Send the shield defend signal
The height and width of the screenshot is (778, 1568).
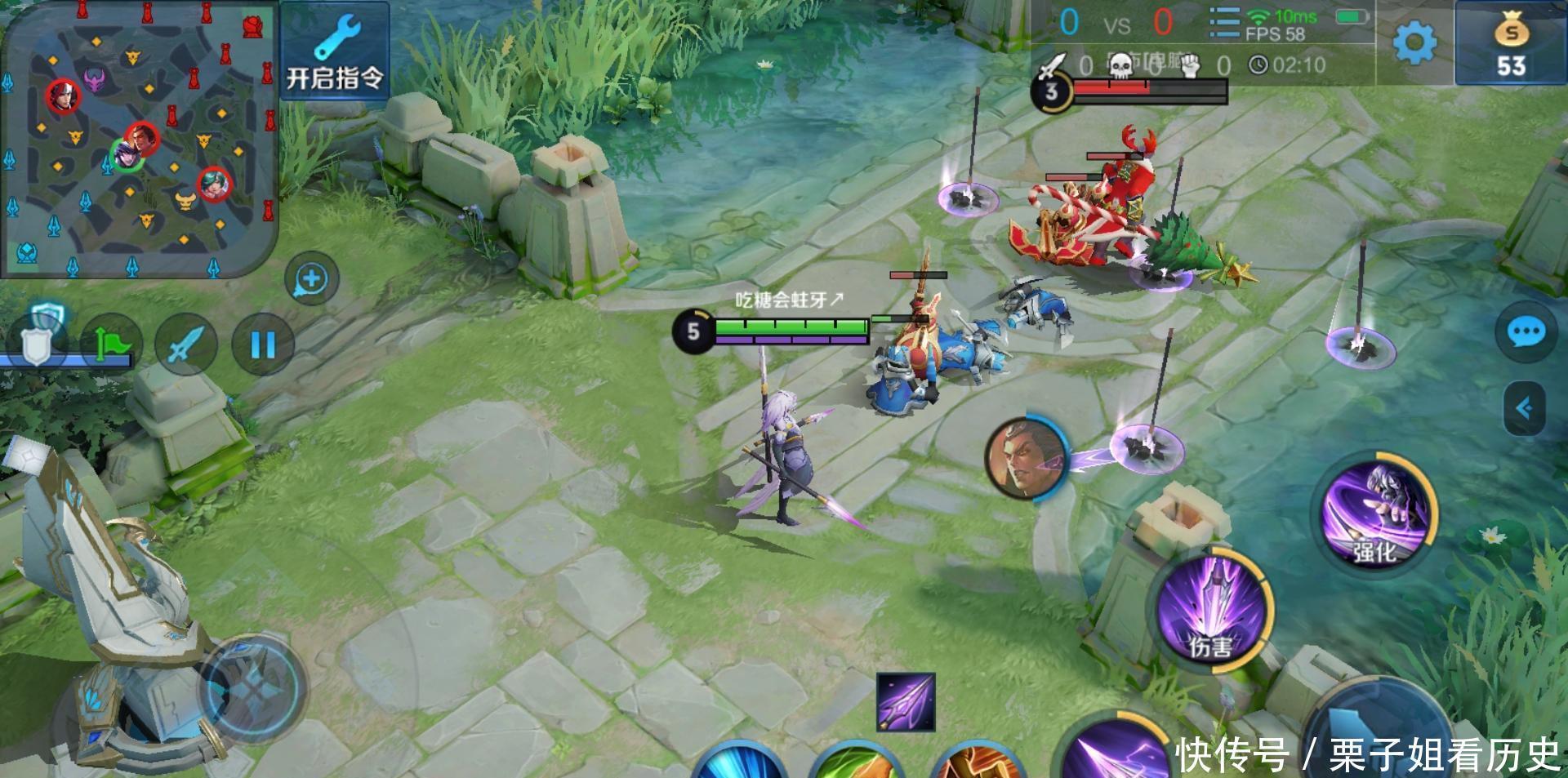click(37, 343)
